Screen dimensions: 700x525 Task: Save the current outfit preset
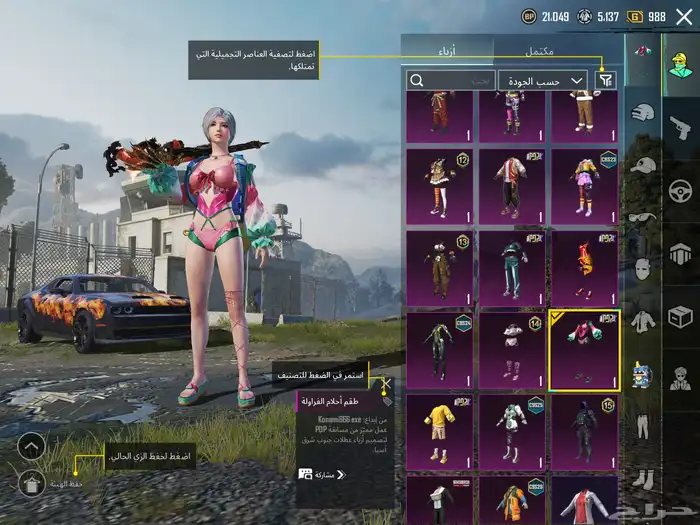click(31, 484)
